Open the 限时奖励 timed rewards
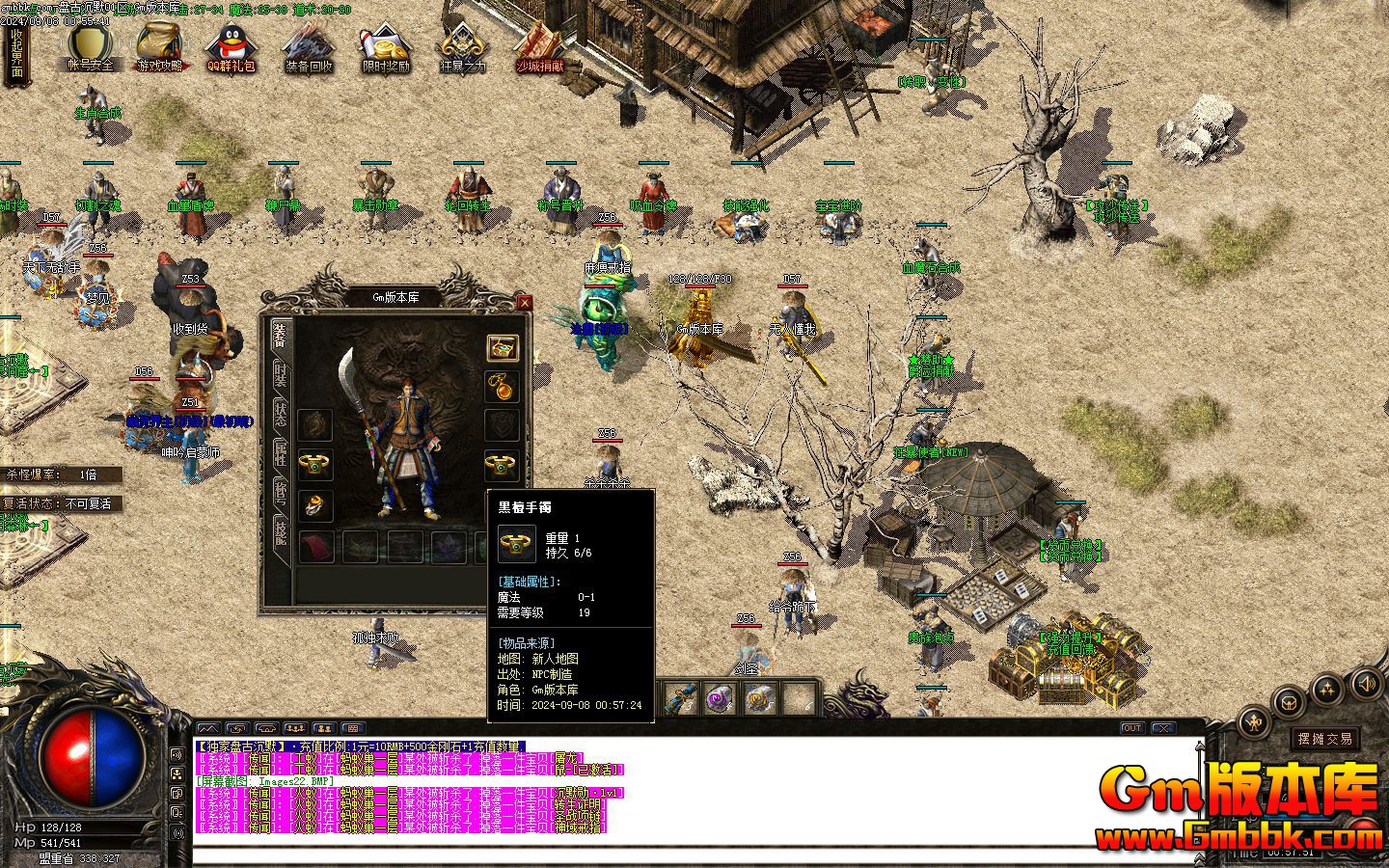1389x868 pixels. pyautogui.click(x=386, y=46)
